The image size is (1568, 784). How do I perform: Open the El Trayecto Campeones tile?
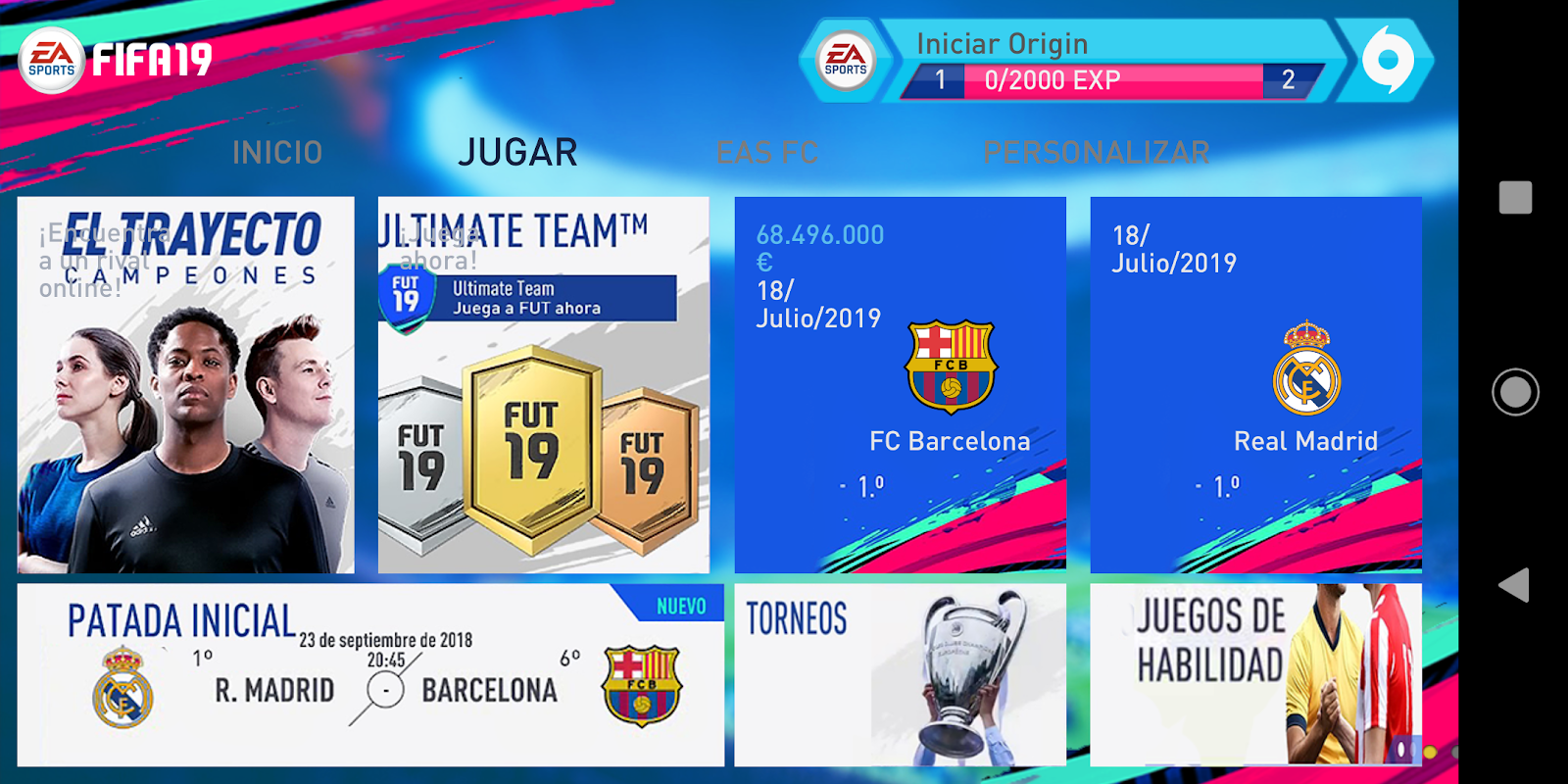click(186, 382)
